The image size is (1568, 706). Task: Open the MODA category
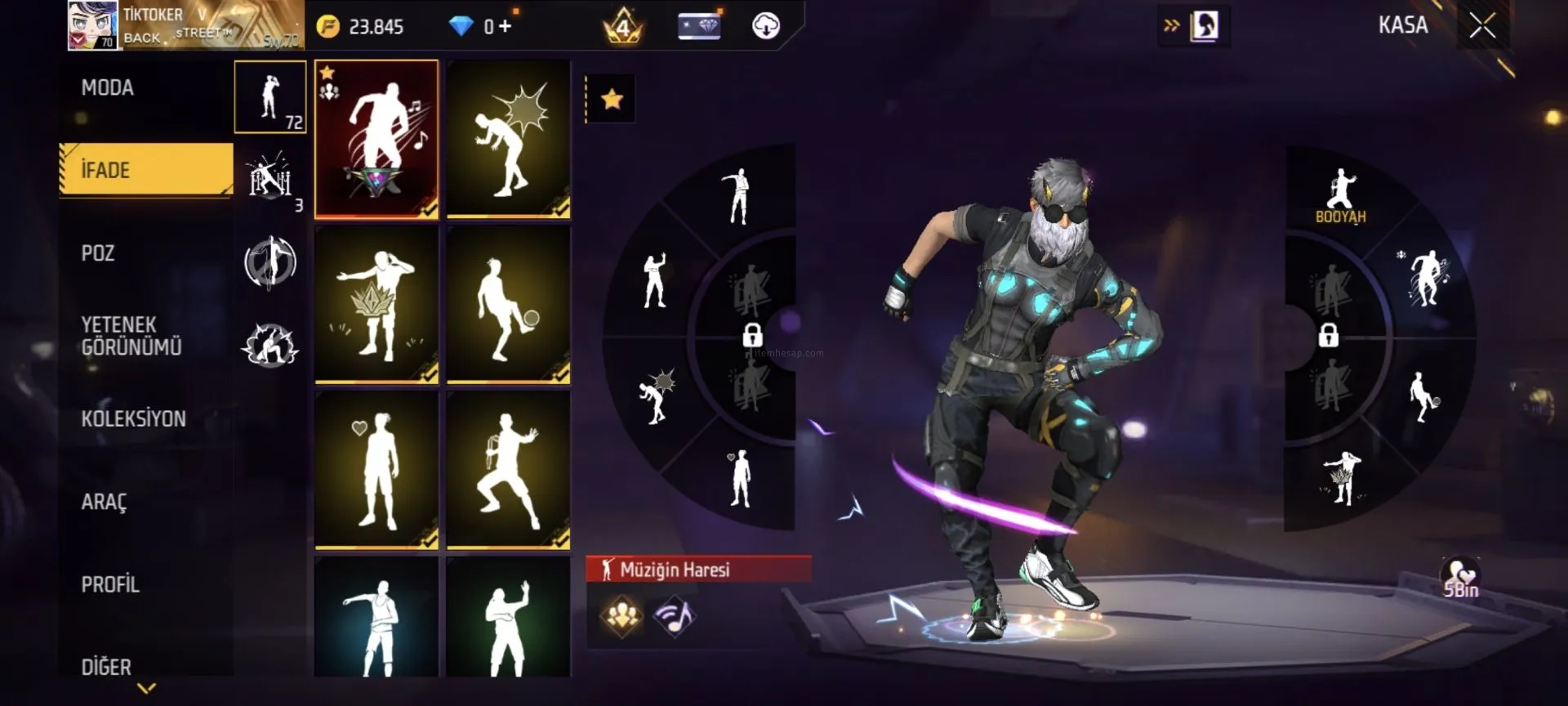click(x=108, y=88)
